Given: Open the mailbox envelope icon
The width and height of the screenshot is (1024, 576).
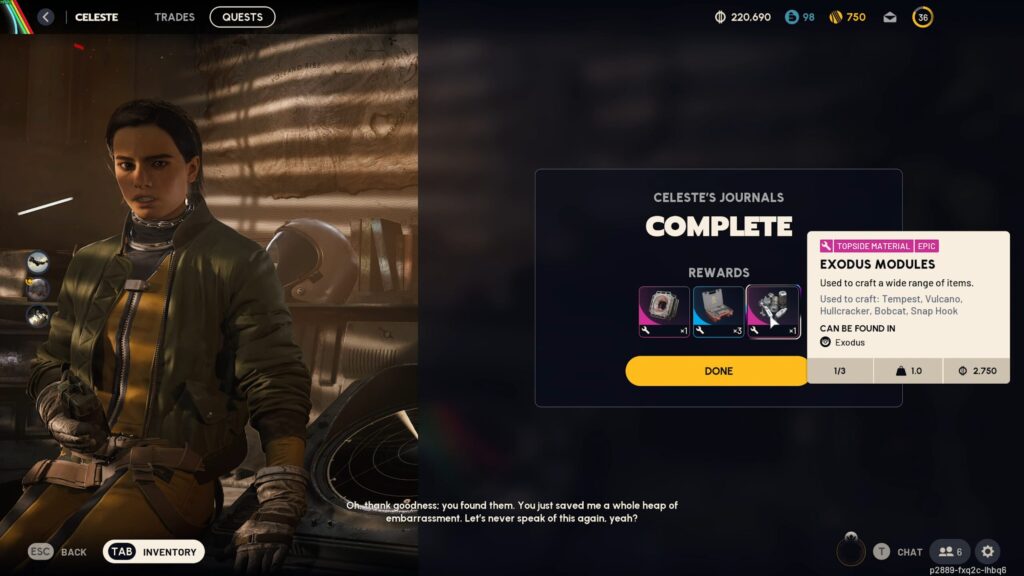Looking at the screenshot, I should (x=890, y=17).
